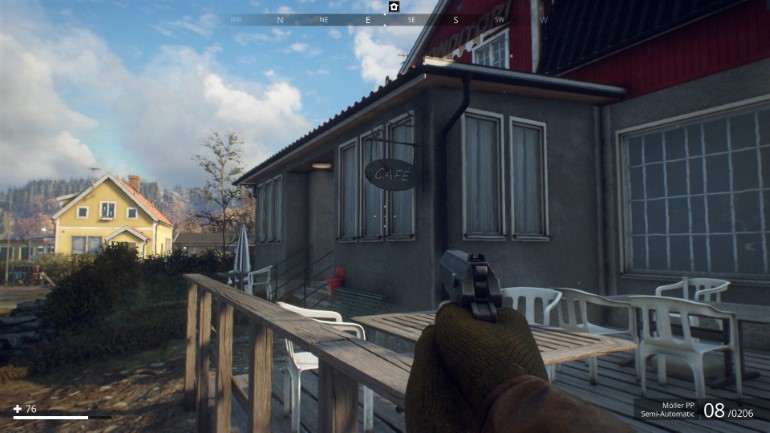The height and width of the screenshot is (433, 770).
Task: Click the safehouse marker above the compass
Action: tap(394, 6)
